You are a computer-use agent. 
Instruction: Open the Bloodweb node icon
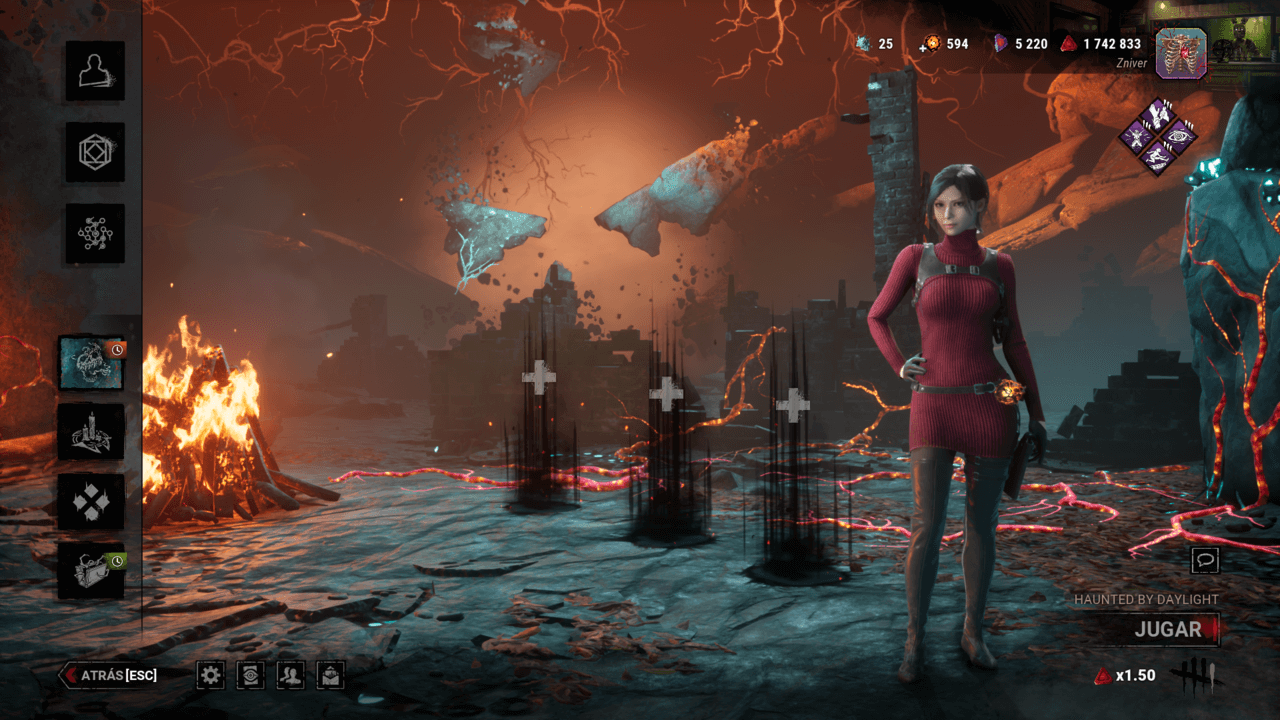95,234
